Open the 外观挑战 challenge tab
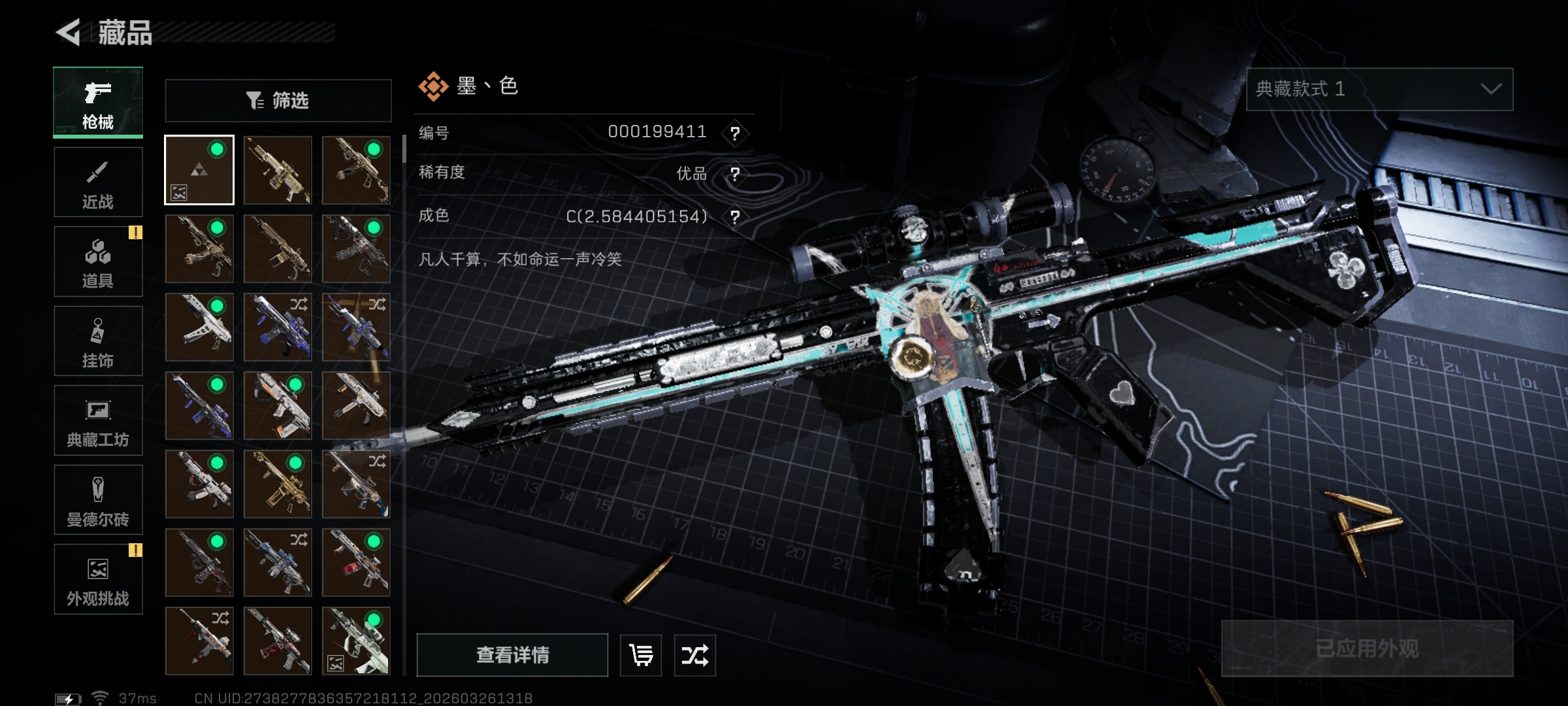The height and width of the screenshot is (706, 1568). 98,579
